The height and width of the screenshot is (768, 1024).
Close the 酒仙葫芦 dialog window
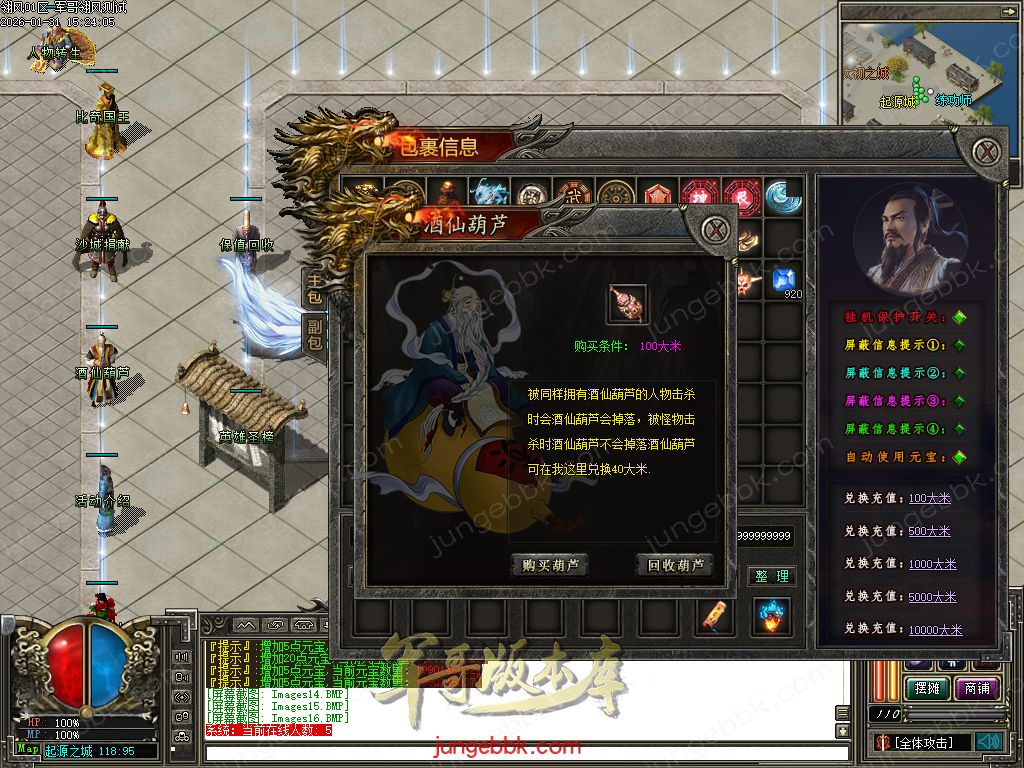point(714,230)
